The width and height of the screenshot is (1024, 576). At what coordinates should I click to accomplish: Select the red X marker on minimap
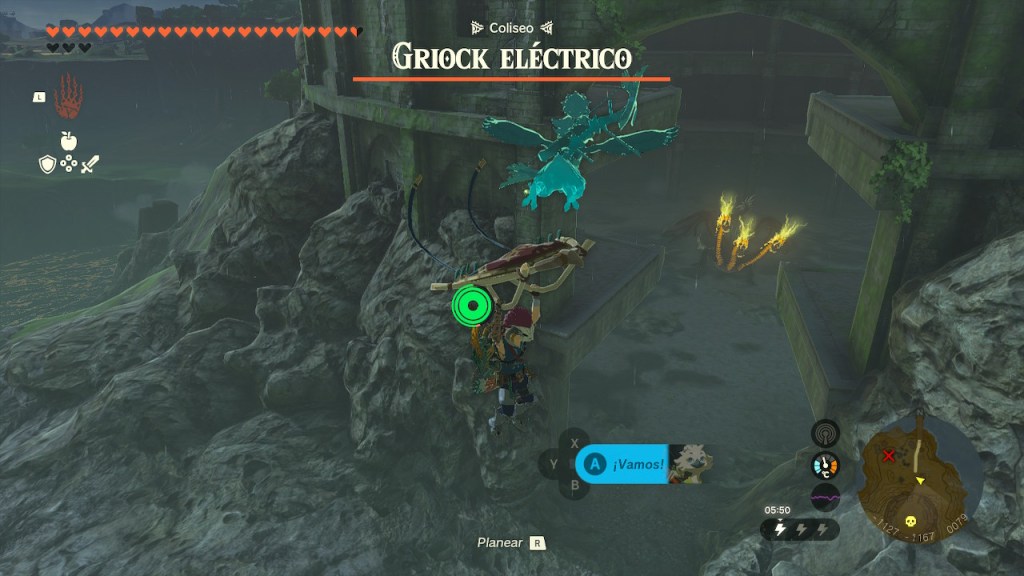(889, 456)
